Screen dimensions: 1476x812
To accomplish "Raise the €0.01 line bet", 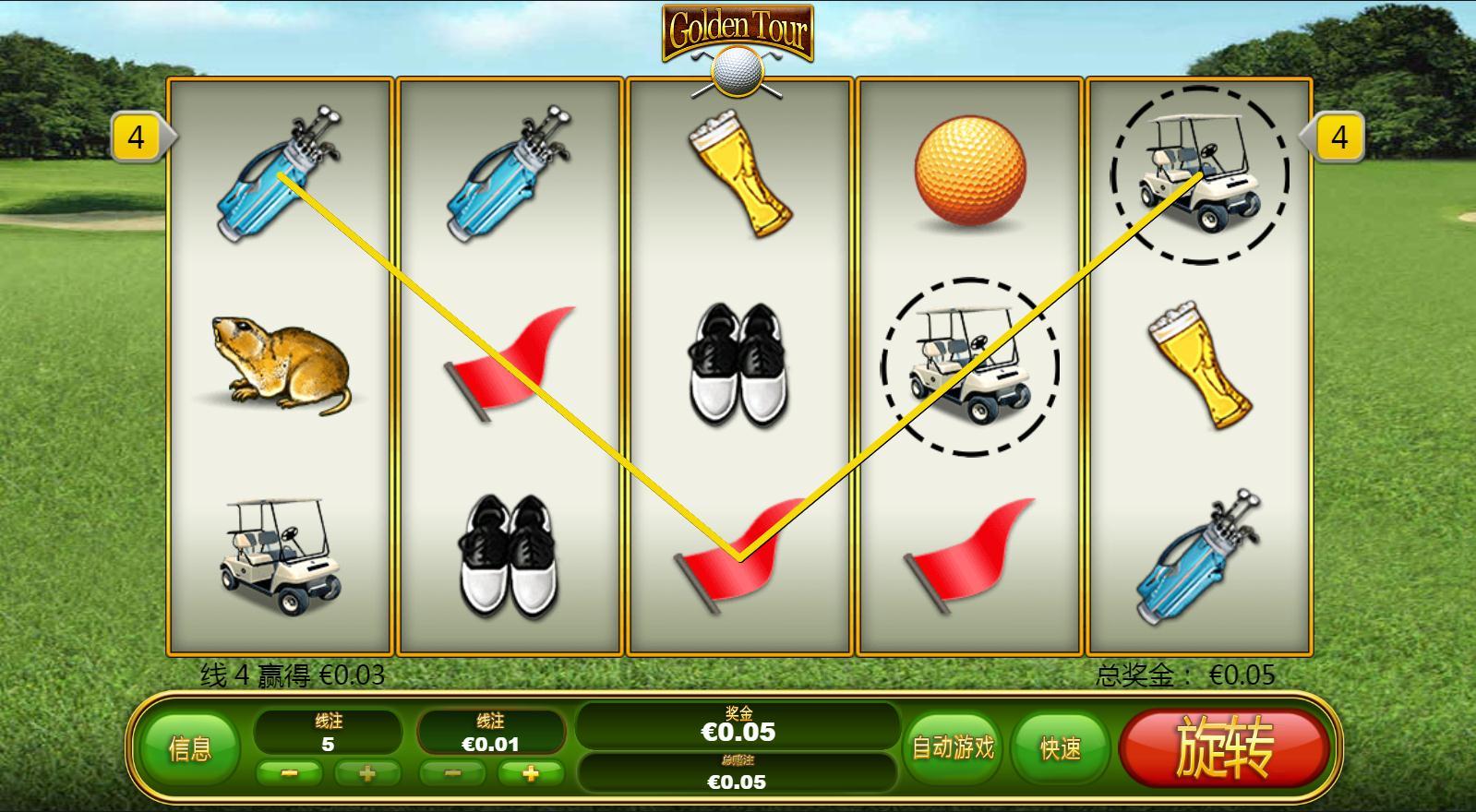I will tap(530, 773).
